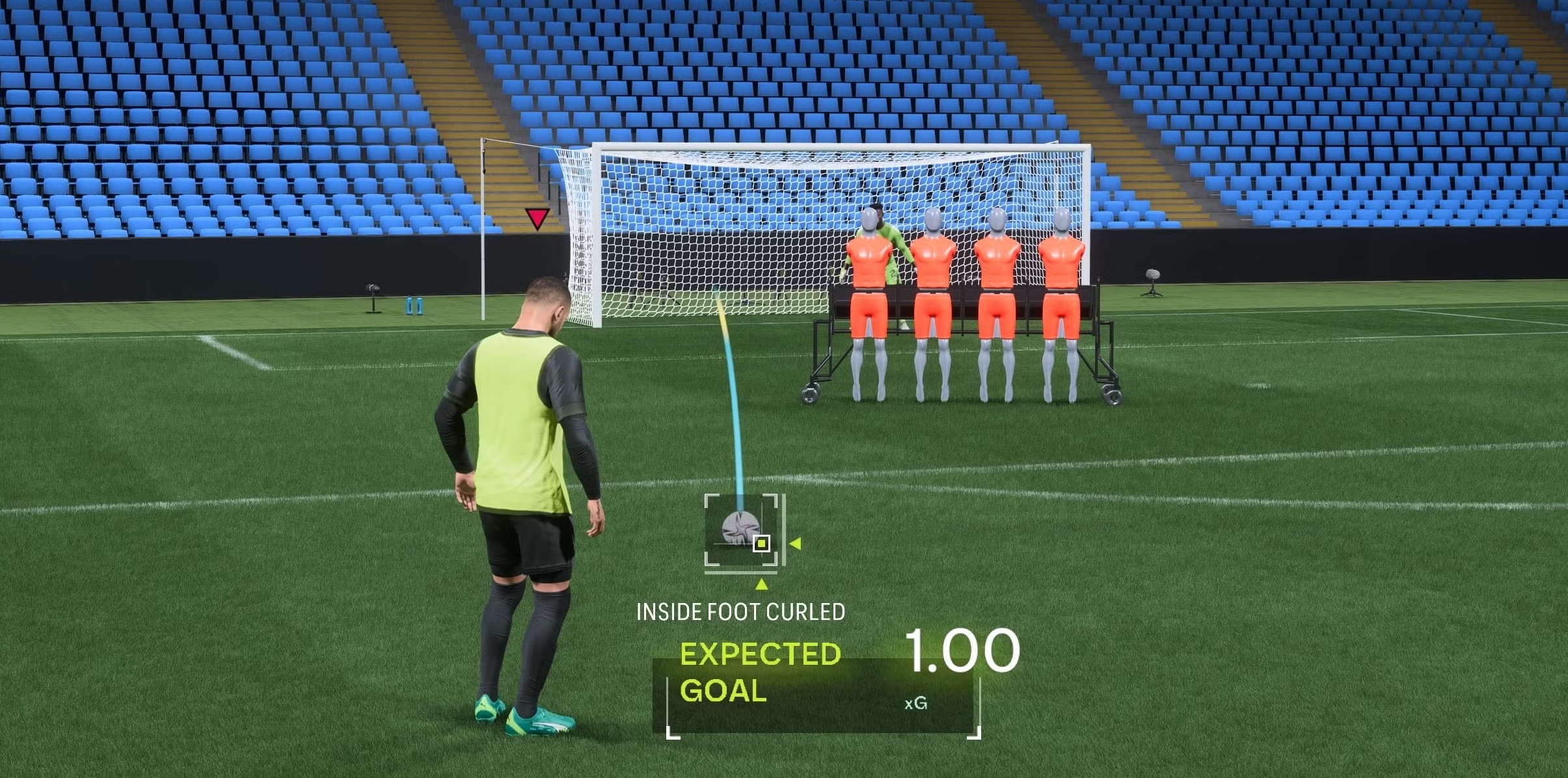
Task: Click the yellow triangle below the aiming reticle
Action: [763, 583]
